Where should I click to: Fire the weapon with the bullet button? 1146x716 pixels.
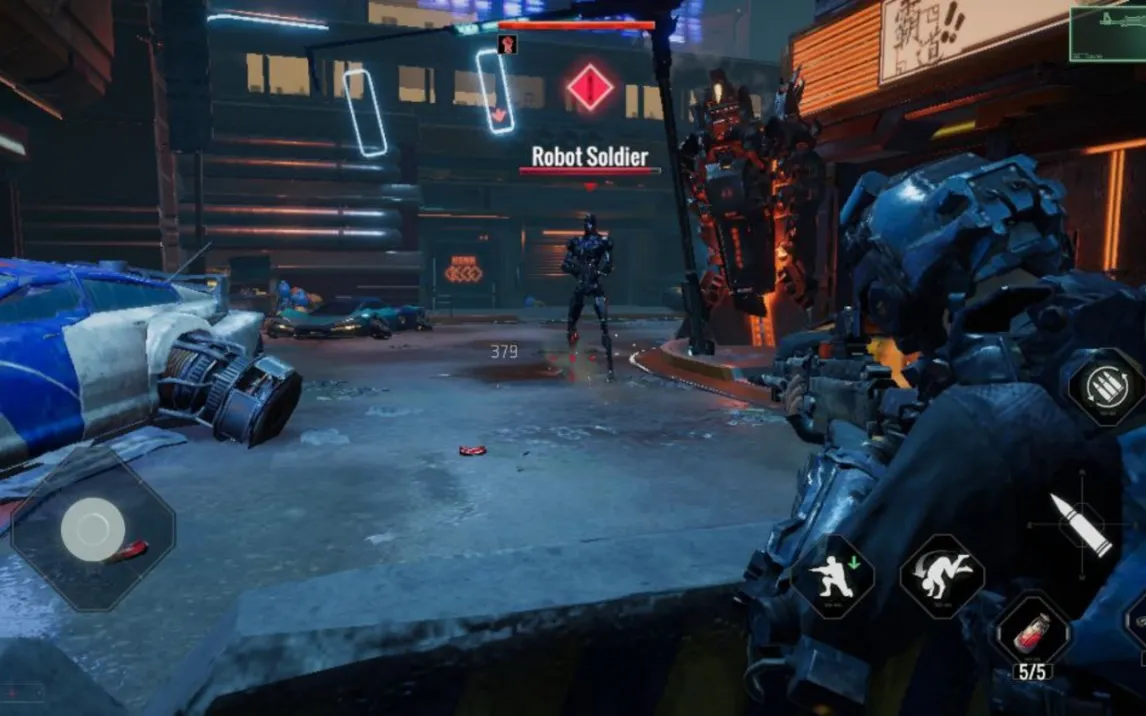[1081, 524]
